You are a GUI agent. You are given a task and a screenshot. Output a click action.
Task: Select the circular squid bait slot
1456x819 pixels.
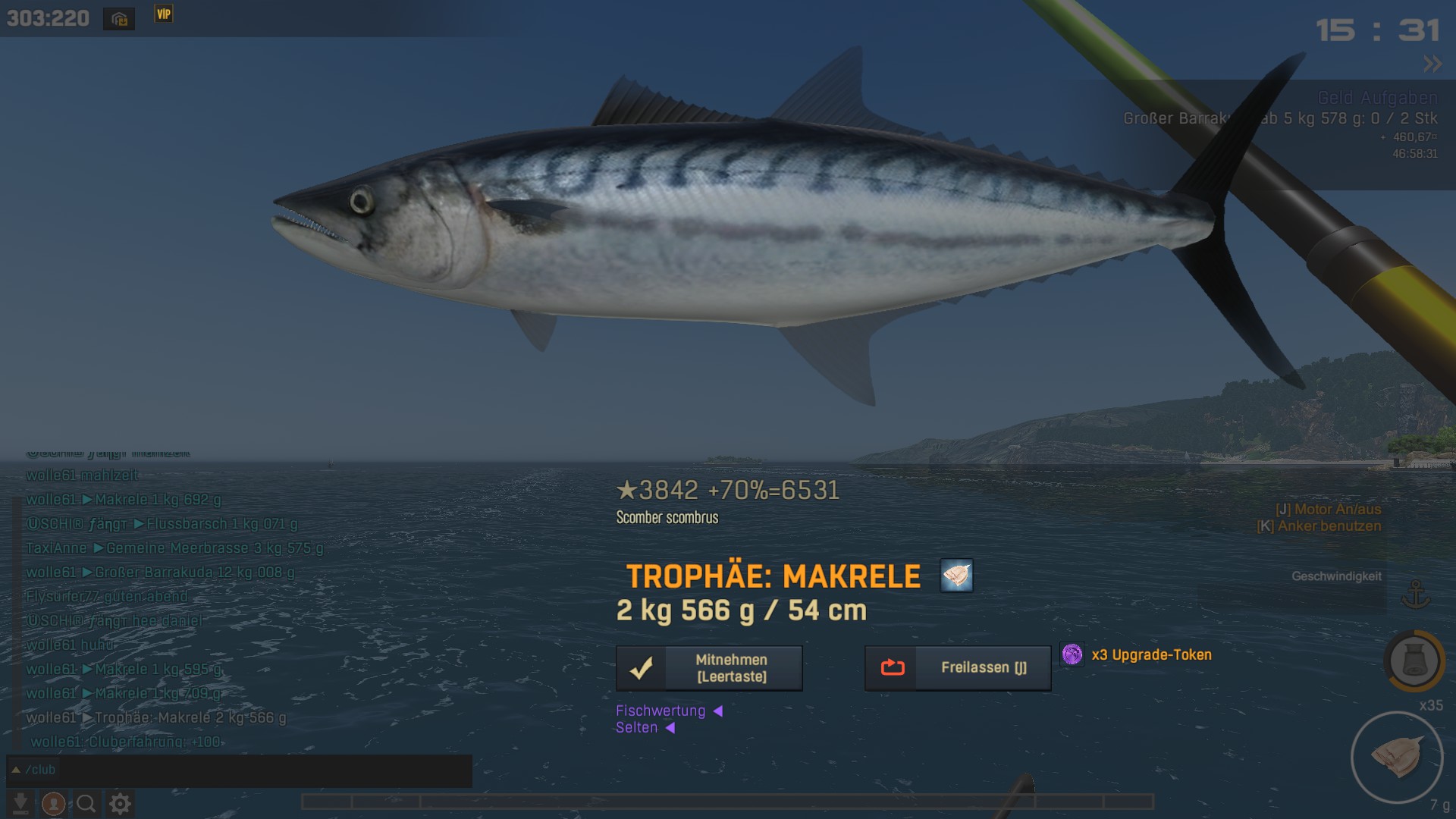click(x=1397, y=757)
